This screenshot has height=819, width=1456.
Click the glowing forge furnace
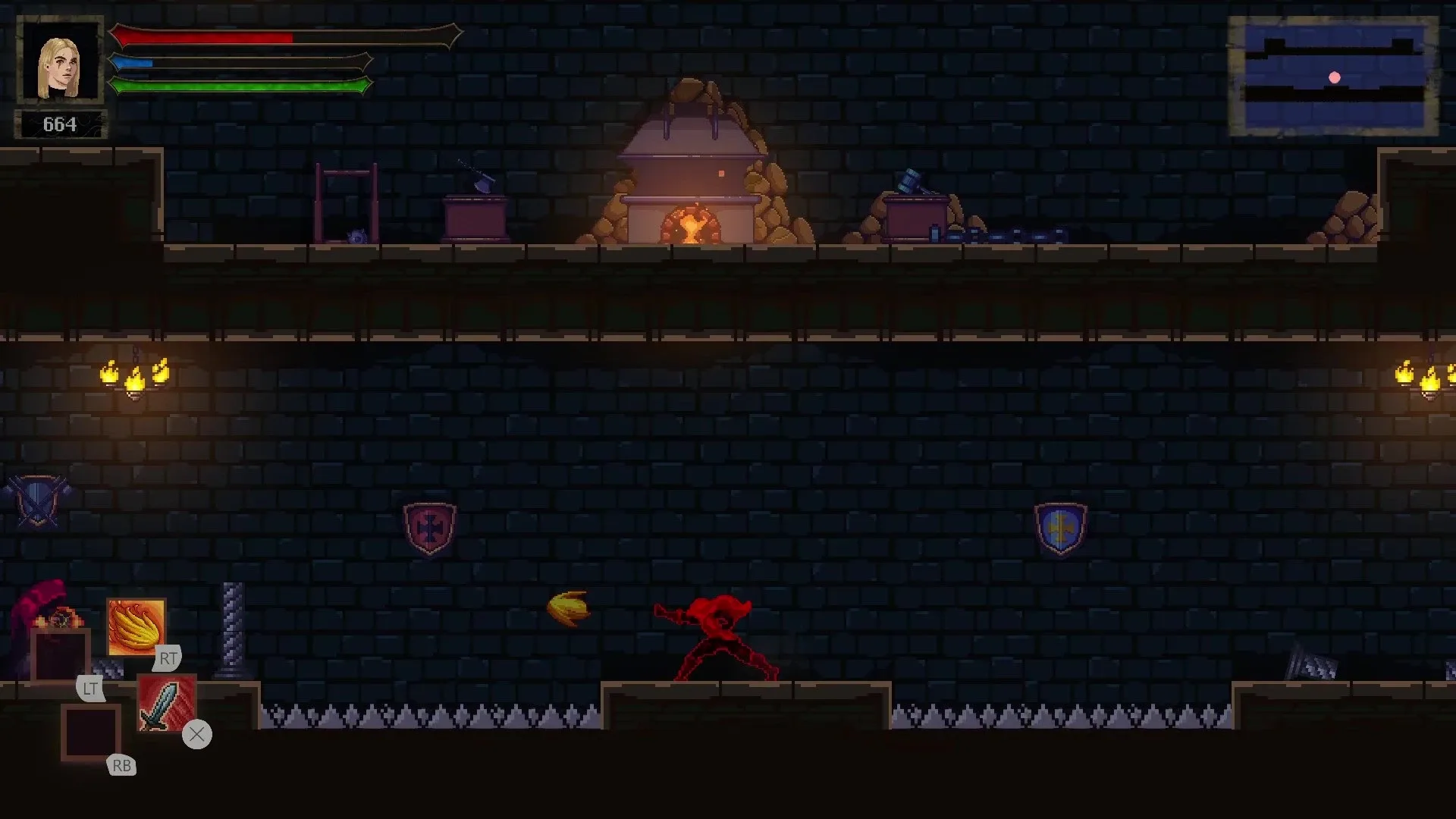click(692, 224)
